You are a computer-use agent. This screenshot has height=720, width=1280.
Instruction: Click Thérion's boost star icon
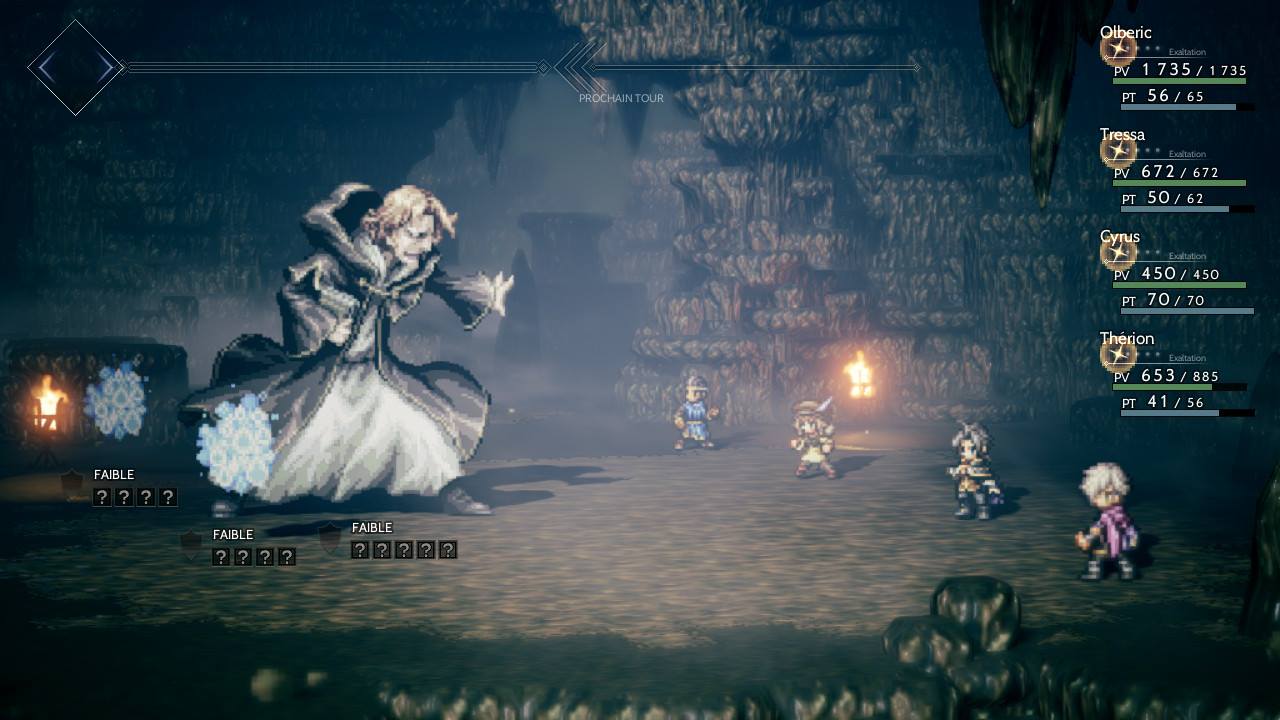(1119, 355)
